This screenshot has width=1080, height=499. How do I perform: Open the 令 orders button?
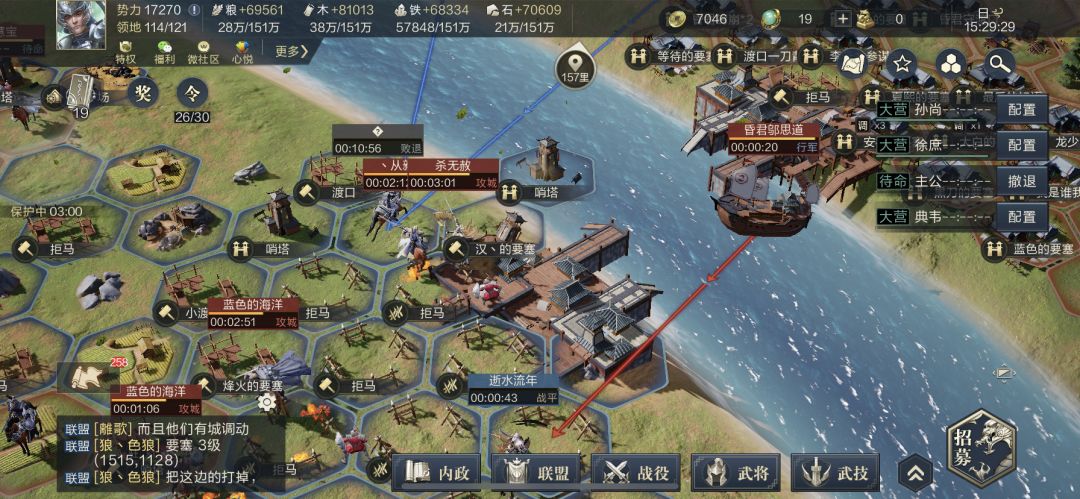click(192, 93)
